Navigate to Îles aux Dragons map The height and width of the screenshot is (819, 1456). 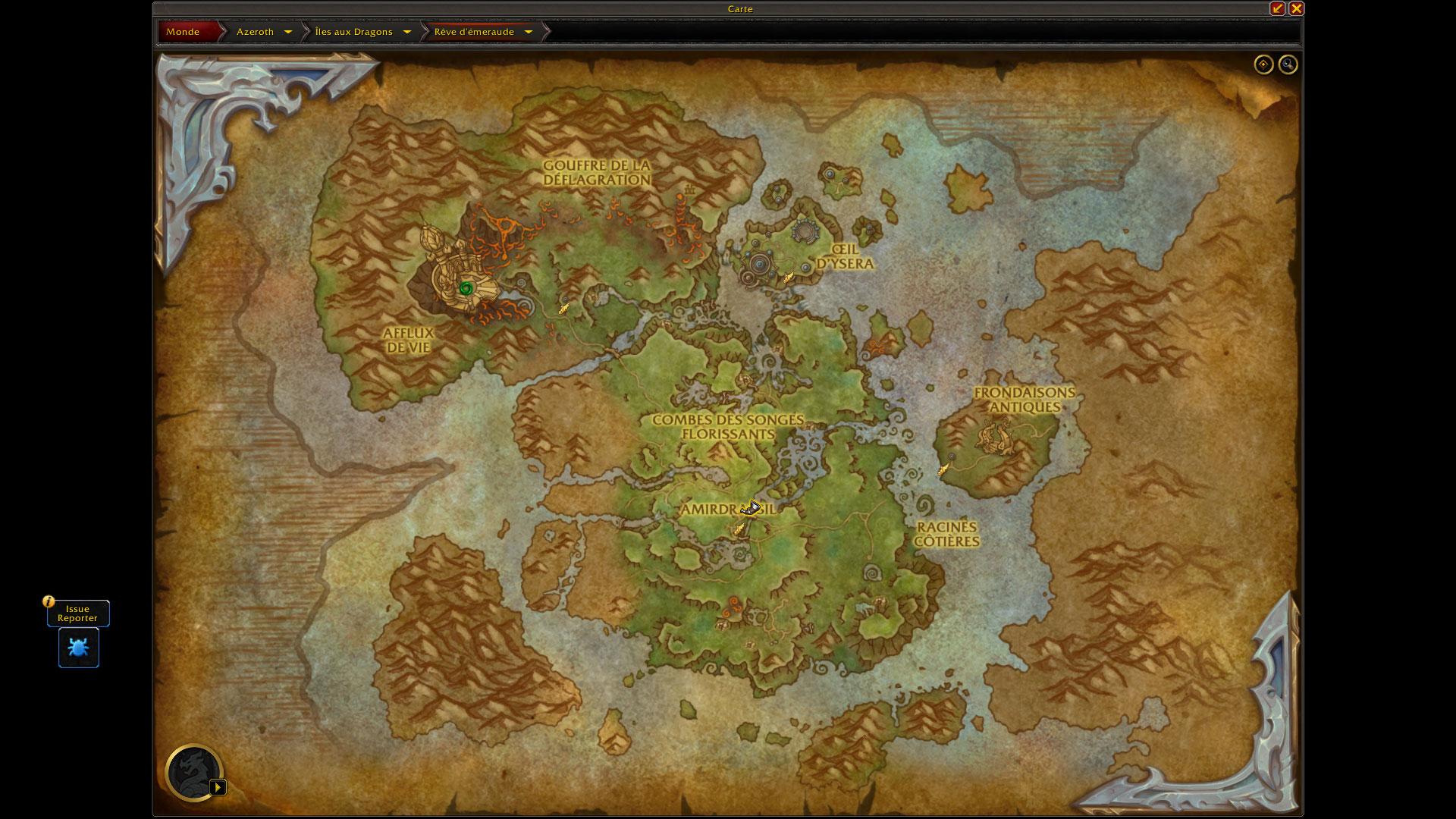pyautogui.click(x=353, y=32)
